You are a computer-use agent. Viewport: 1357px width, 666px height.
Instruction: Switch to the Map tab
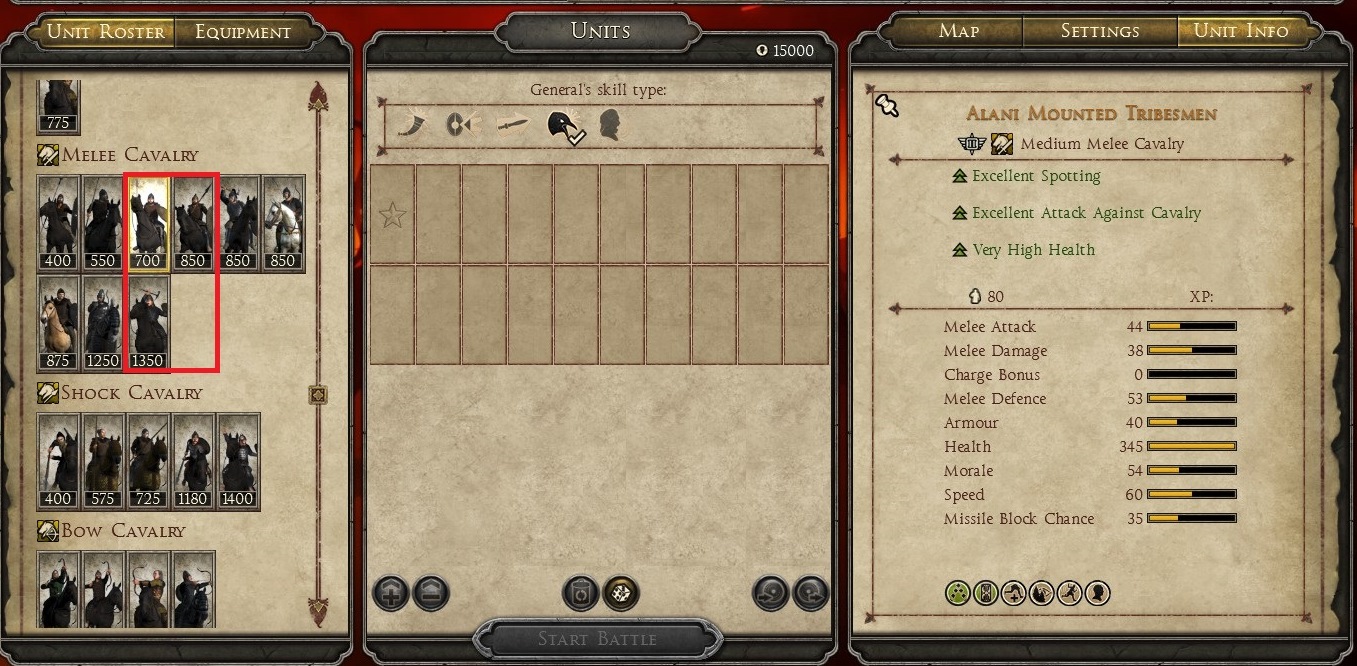click(958, 31)
